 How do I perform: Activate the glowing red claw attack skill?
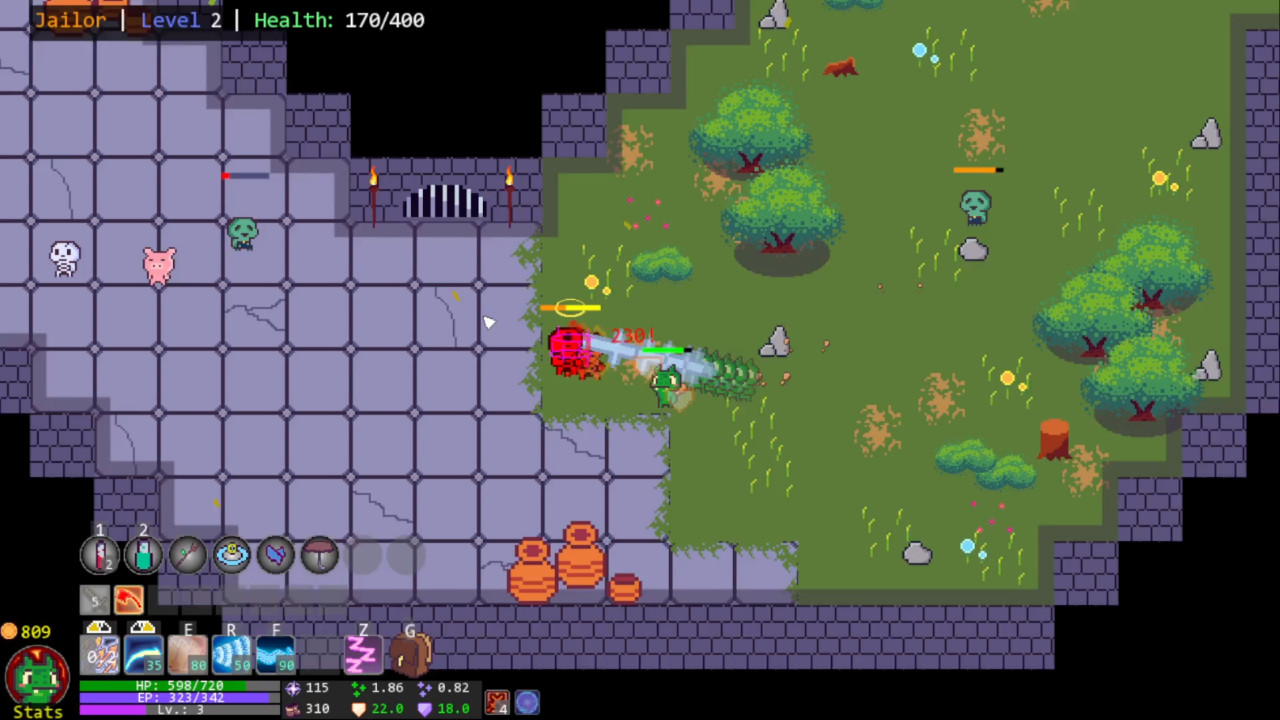click(x=128, y=598)
